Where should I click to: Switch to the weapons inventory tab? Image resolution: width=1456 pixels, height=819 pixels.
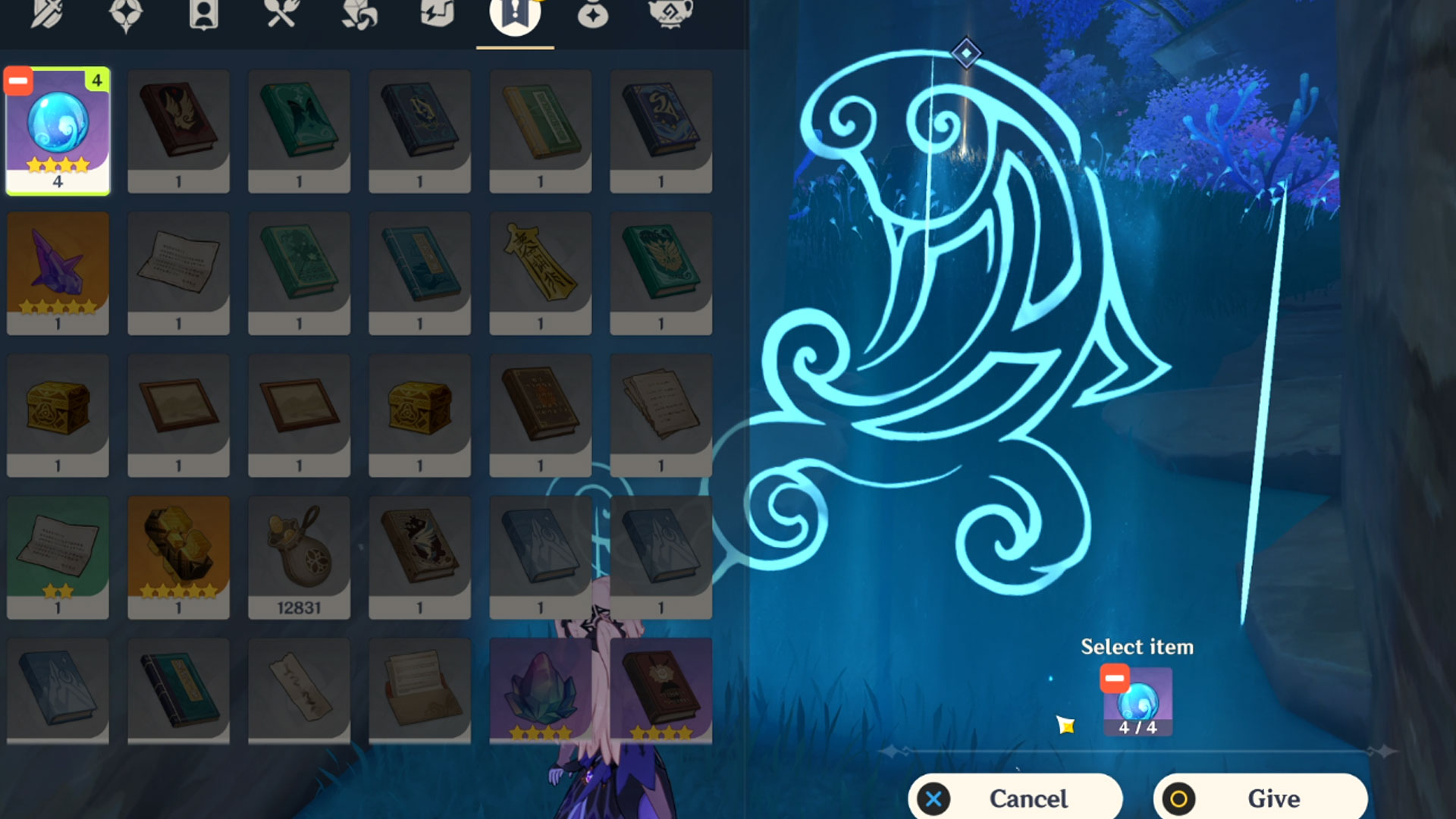47,15
